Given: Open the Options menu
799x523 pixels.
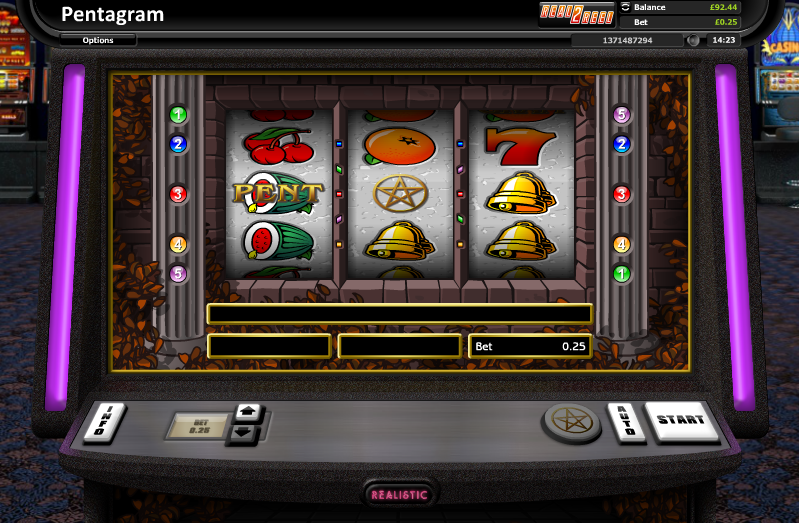Looking at the screenshot, I should (x=98, y=41).
